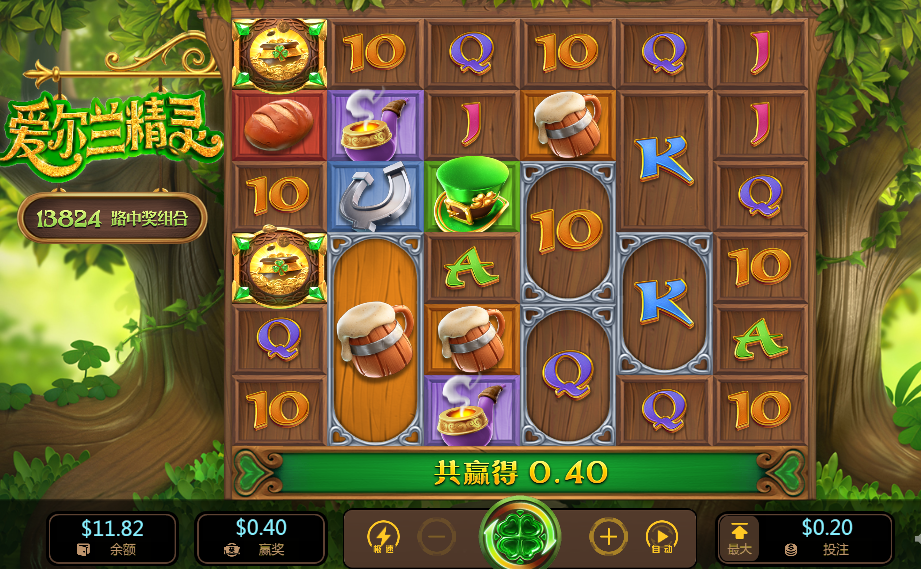Activate the turbo spin lightning button
The height and width of the screenshot is (569, 921).
click(383, 537)
